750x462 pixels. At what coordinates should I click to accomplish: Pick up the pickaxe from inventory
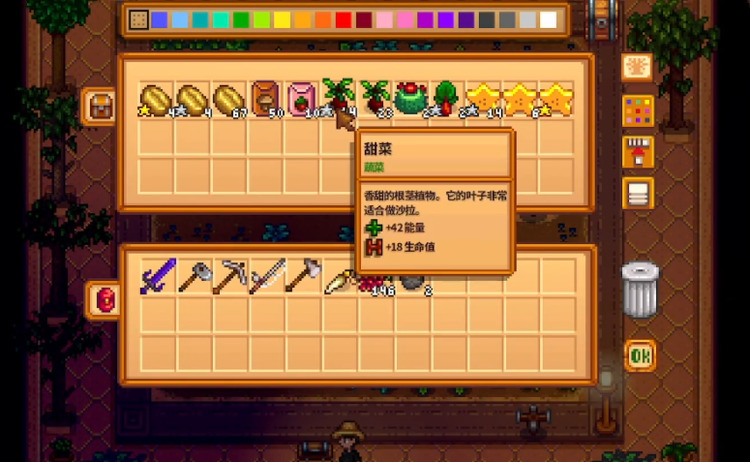[x=229, y=276]
